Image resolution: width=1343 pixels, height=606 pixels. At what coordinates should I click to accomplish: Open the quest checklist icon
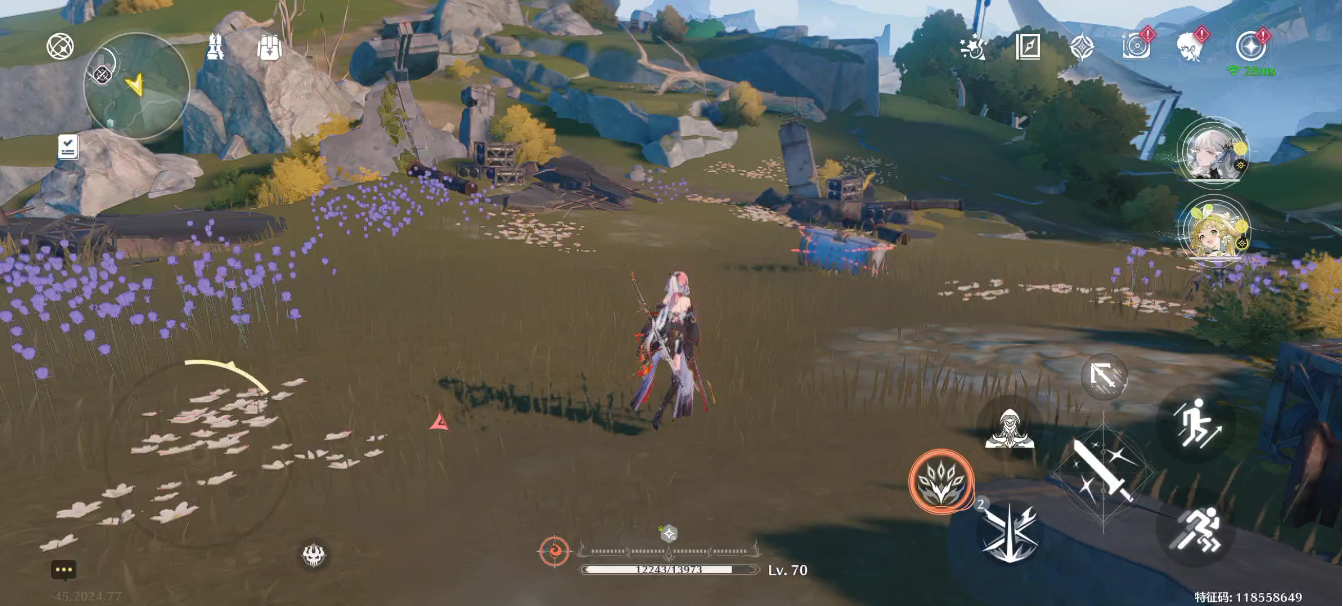68,148
